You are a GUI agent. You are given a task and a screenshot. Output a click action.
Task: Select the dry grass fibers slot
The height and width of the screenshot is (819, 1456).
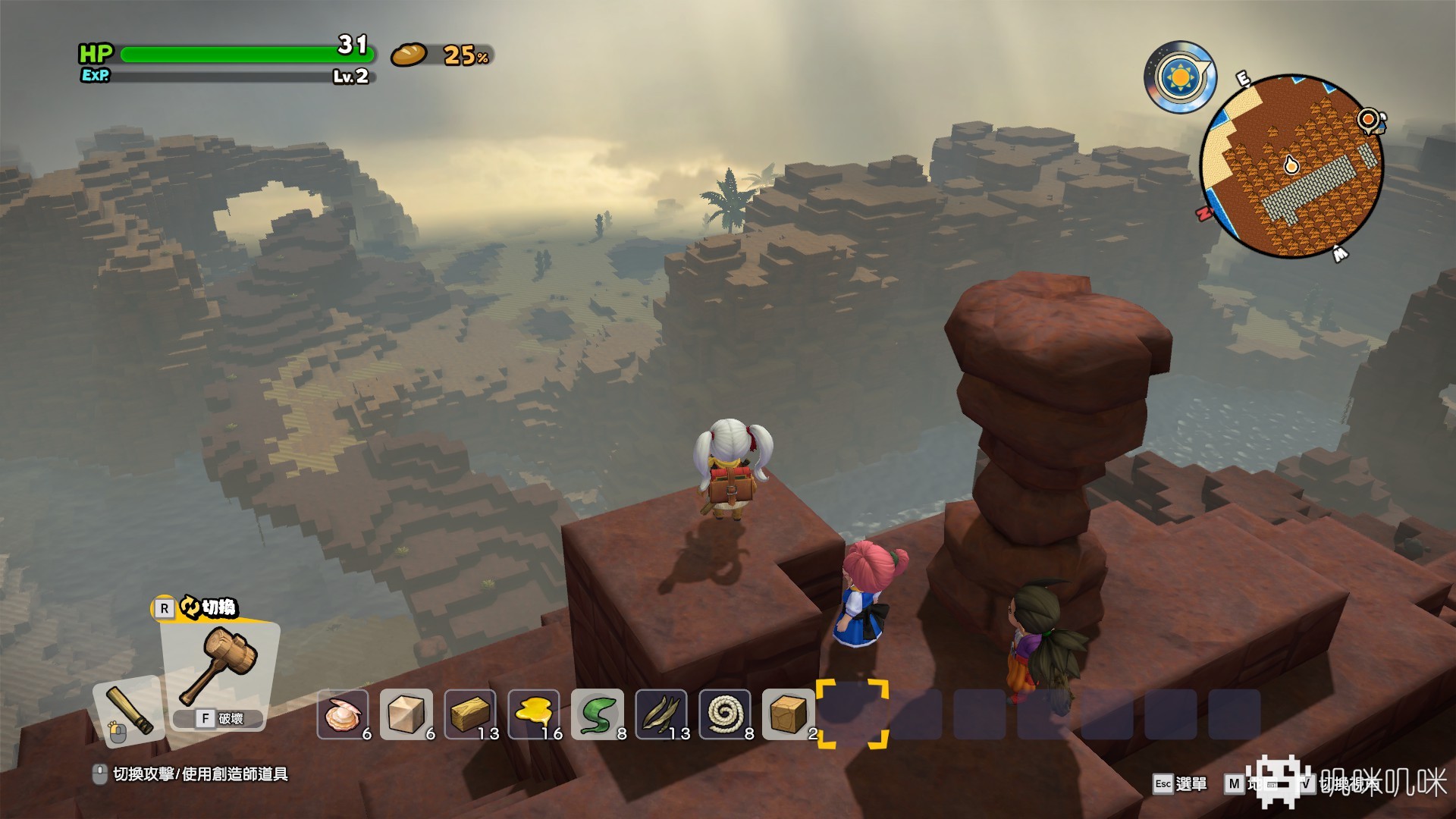click(661, 714)
